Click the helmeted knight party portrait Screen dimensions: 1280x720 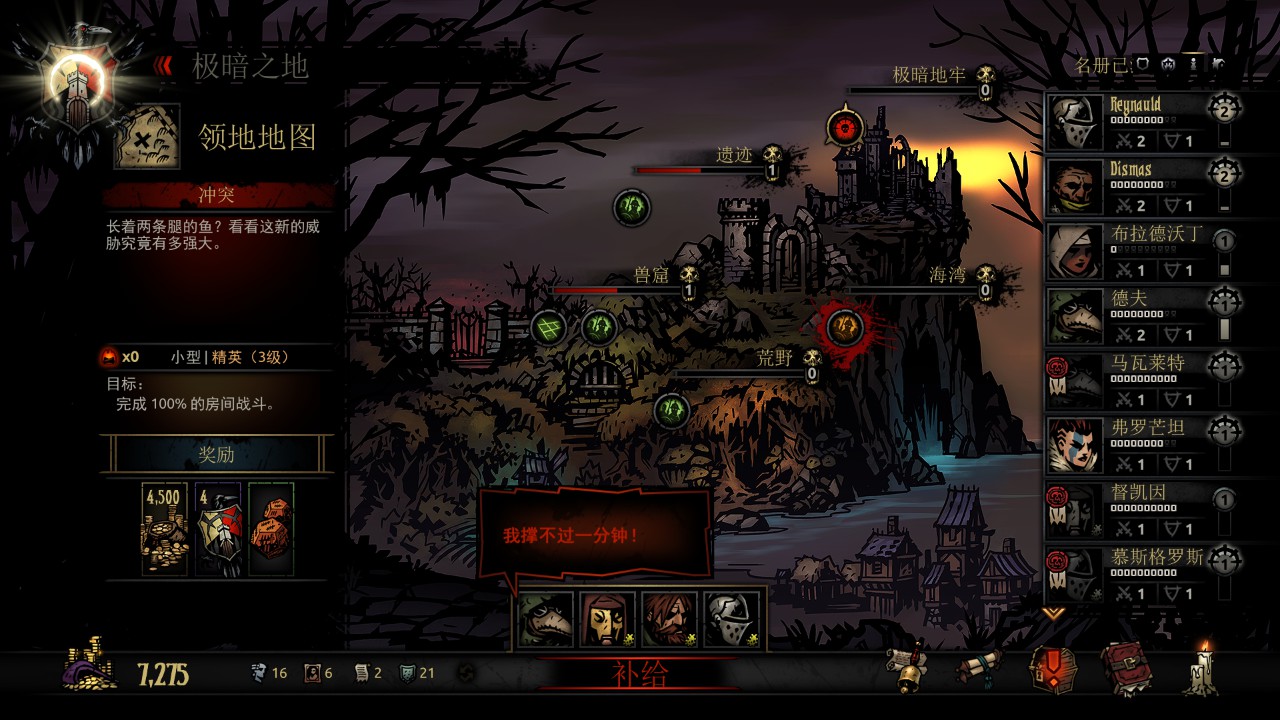pyautogui.click(x=731, y=620)
